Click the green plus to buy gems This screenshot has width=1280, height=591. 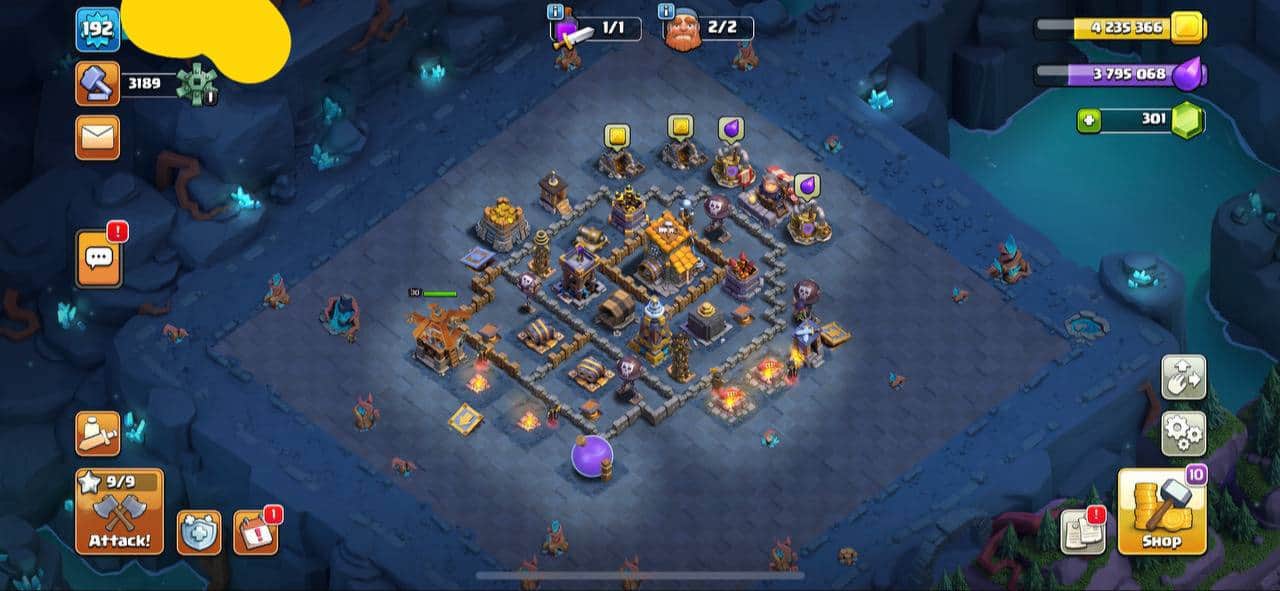(x=1089, y=121)
